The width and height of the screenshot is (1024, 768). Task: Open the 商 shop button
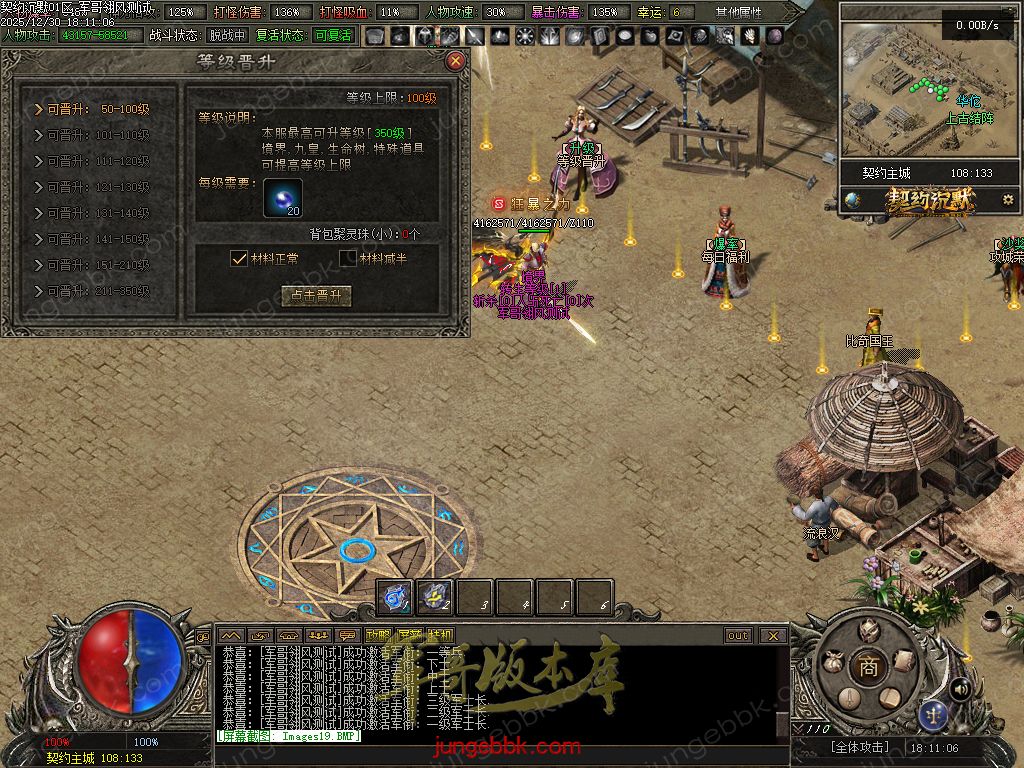[868, 667]
